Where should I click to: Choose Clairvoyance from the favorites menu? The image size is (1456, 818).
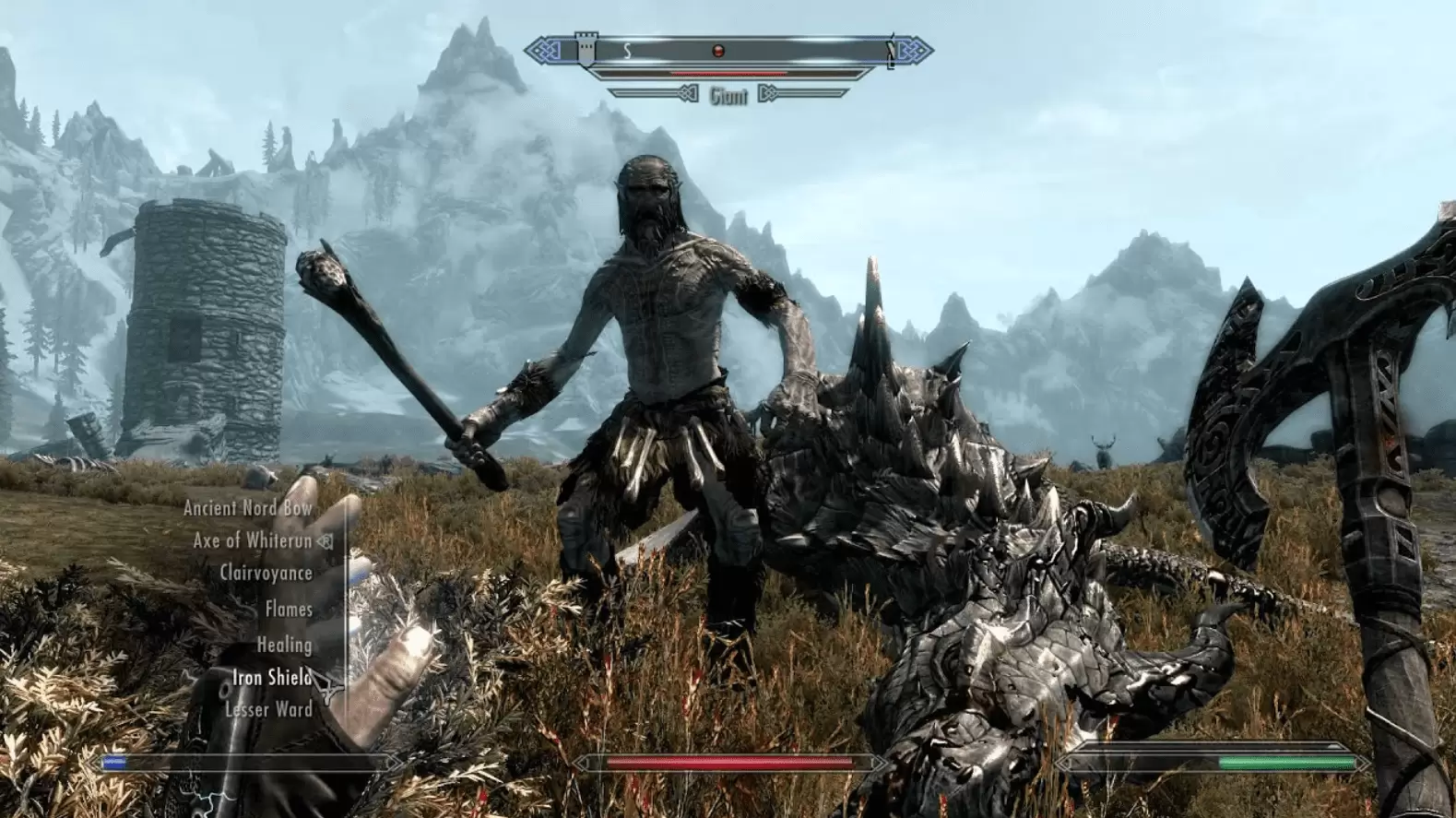(x=266, y=573)
